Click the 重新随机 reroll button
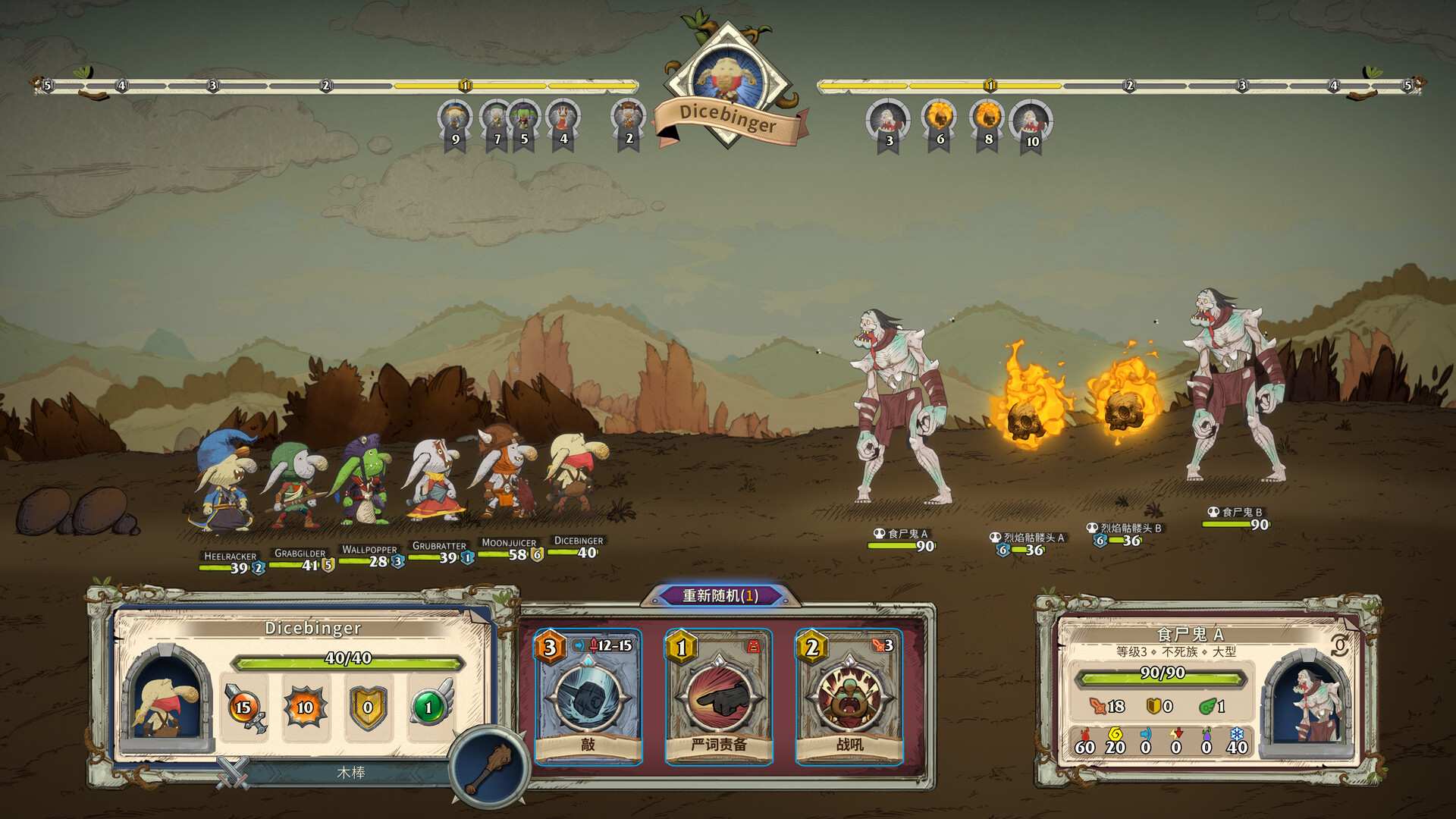1456x819 pixels. (x=720, y=596)
